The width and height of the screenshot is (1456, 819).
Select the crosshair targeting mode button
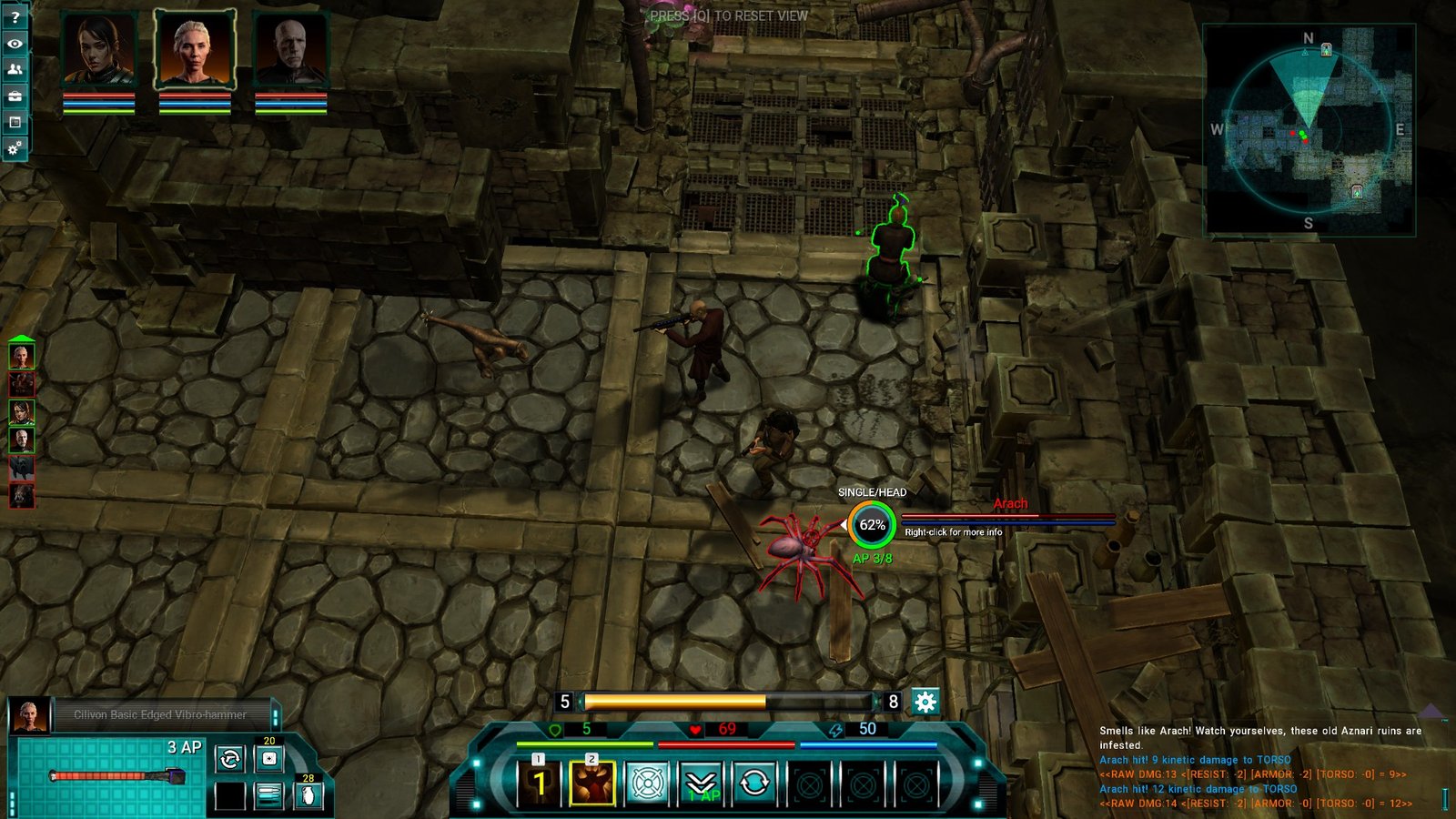tap(646, 783)
